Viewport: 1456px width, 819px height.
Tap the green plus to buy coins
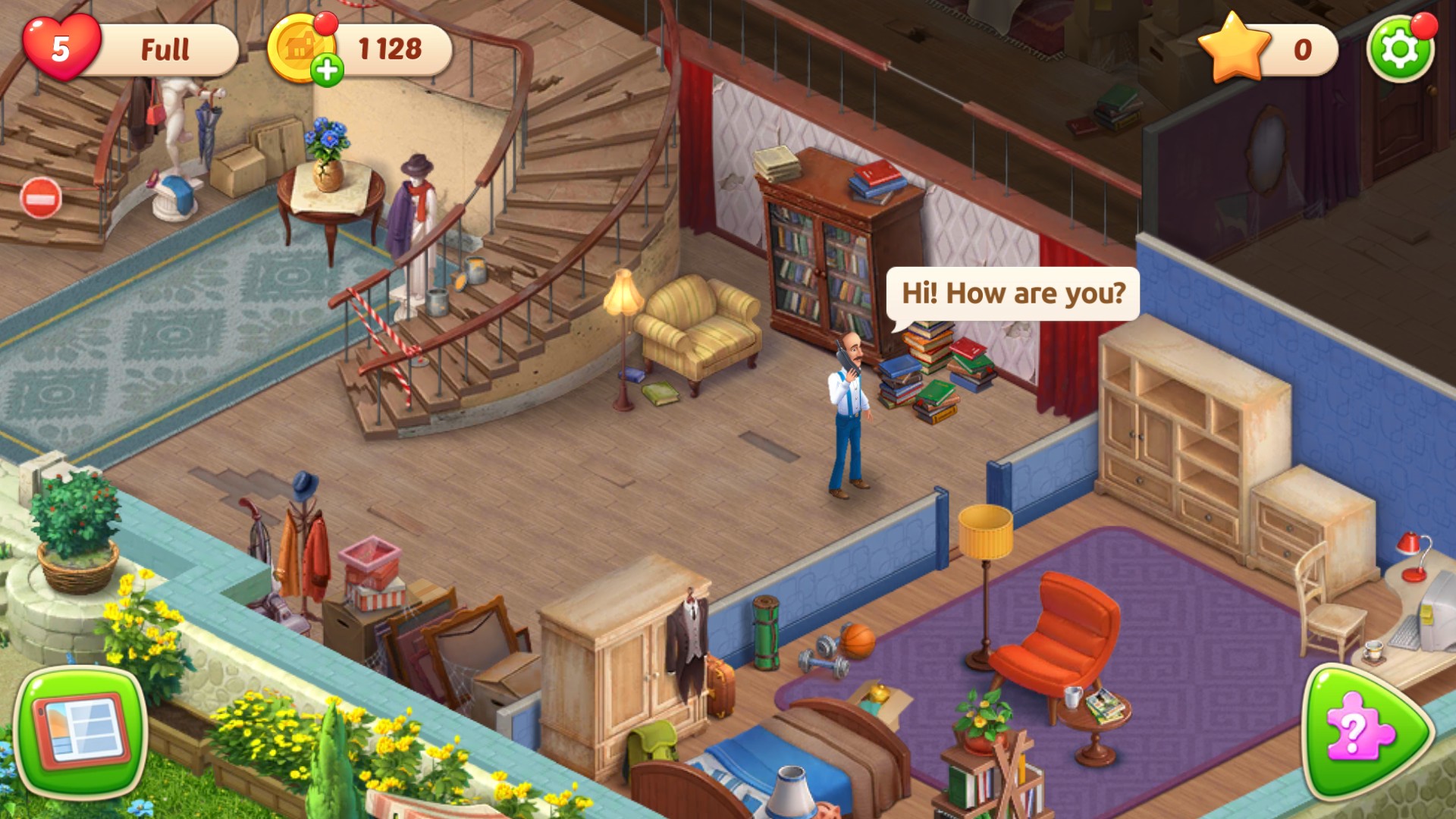[x=327, y=71]
